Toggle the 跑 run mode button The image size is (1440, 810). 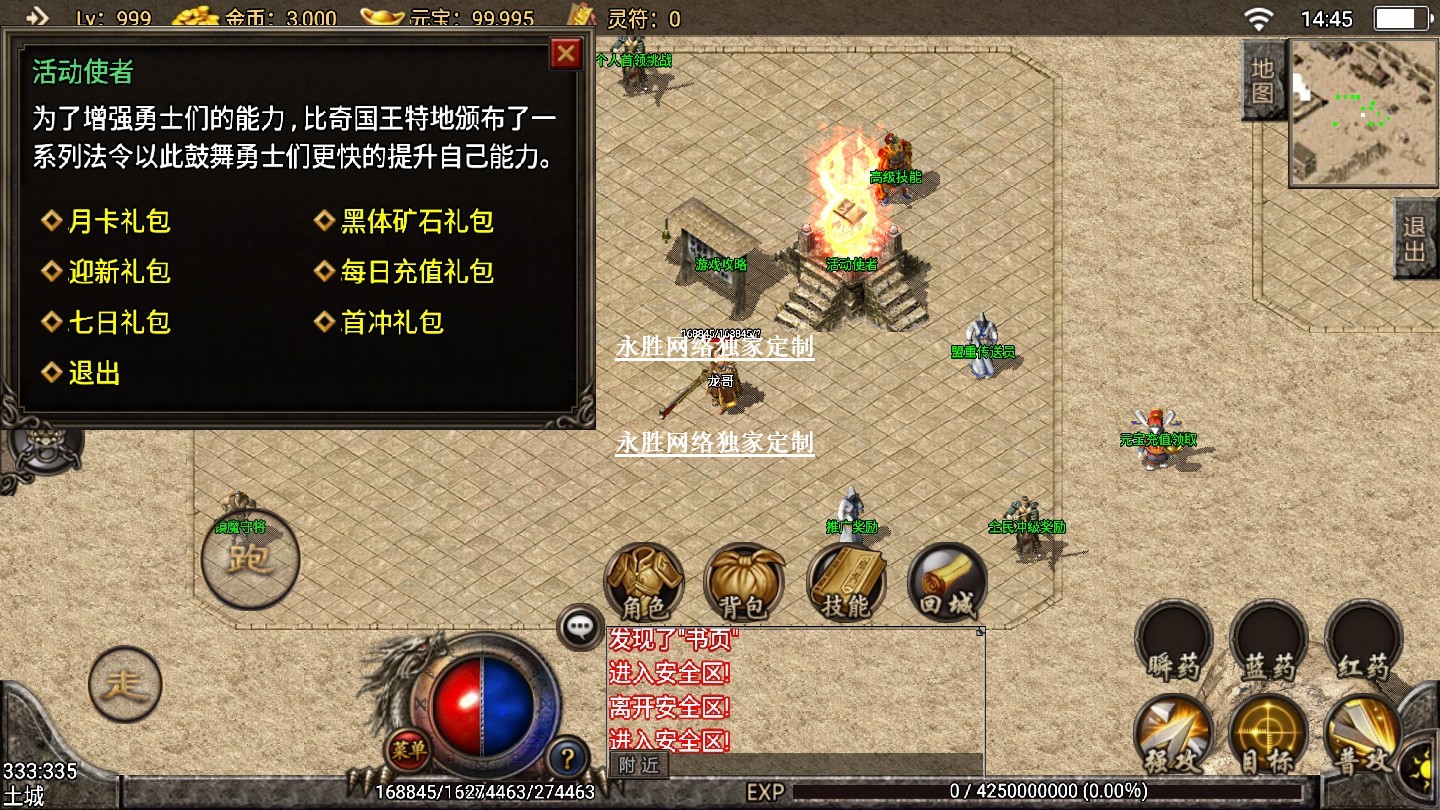tap(250, 558)
